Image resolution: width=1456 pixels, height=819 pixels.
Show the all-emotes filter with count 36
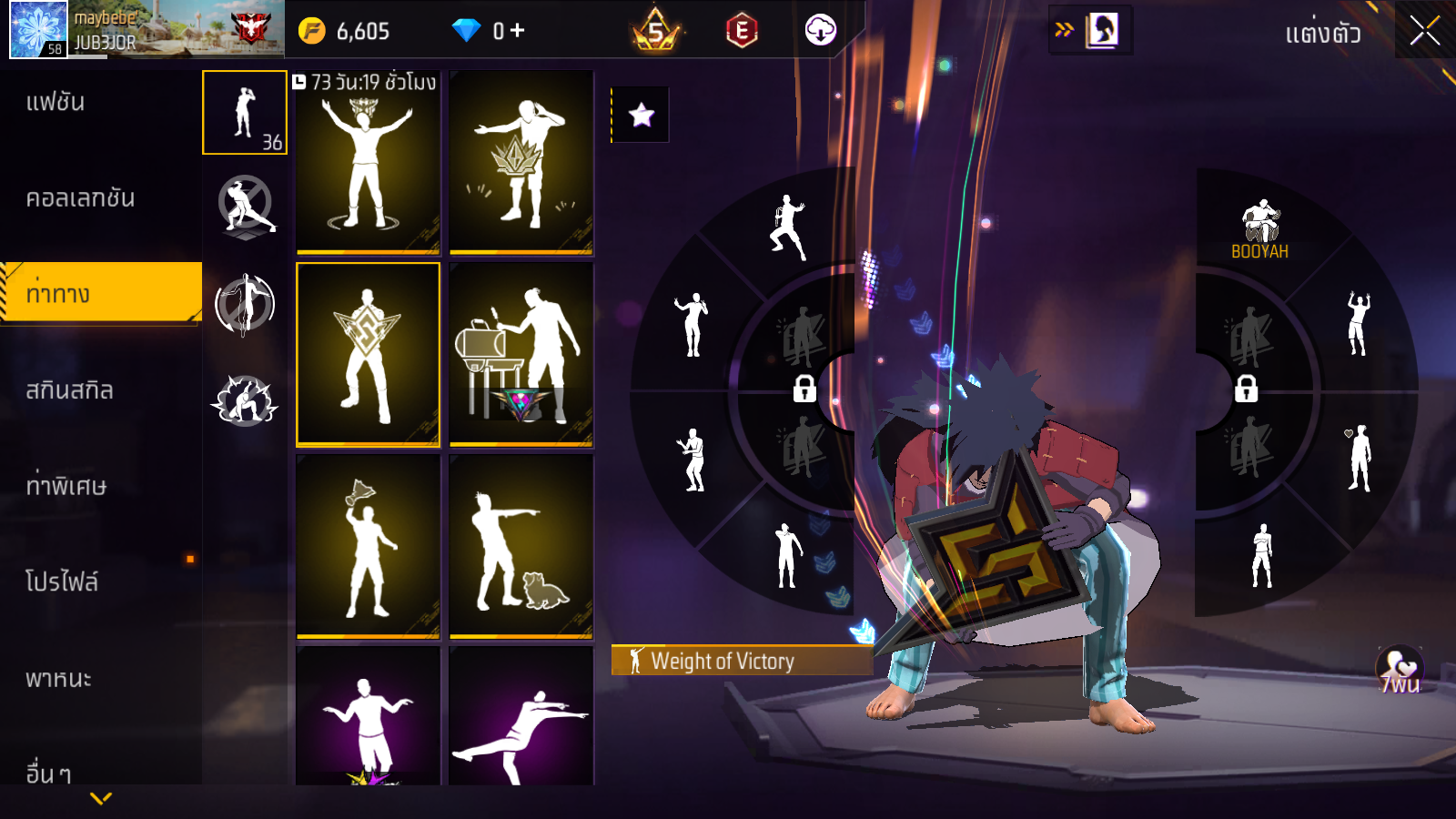click(245, 113)
